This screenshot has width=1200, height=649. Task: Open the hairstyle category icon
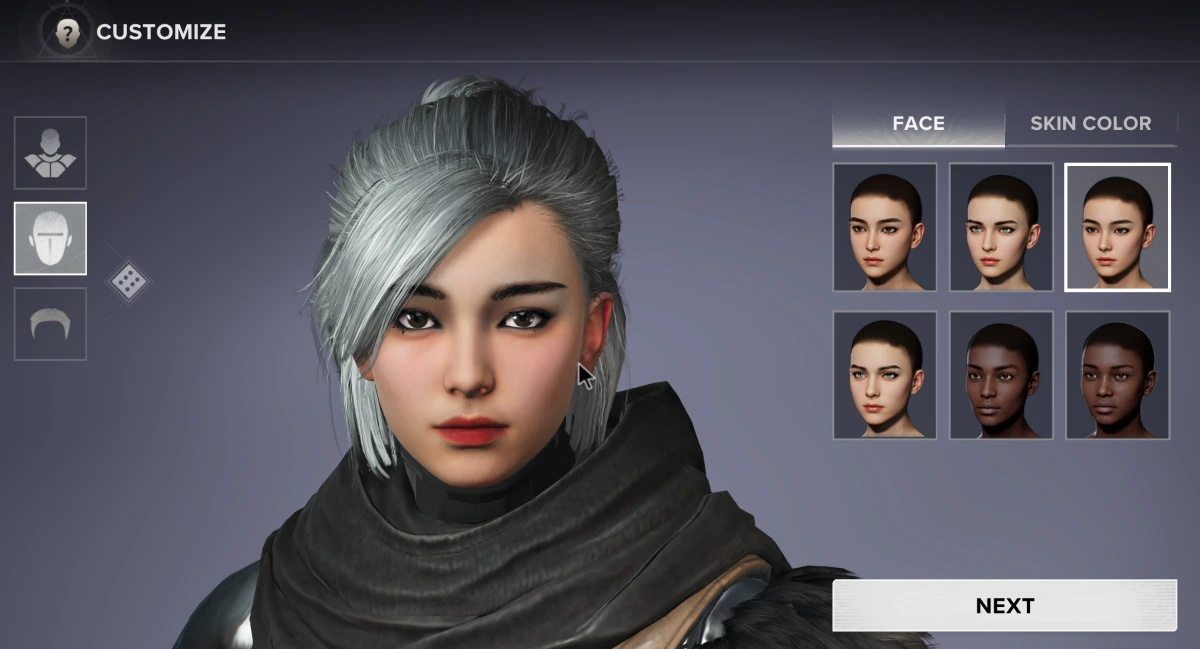tap(50, 324)
